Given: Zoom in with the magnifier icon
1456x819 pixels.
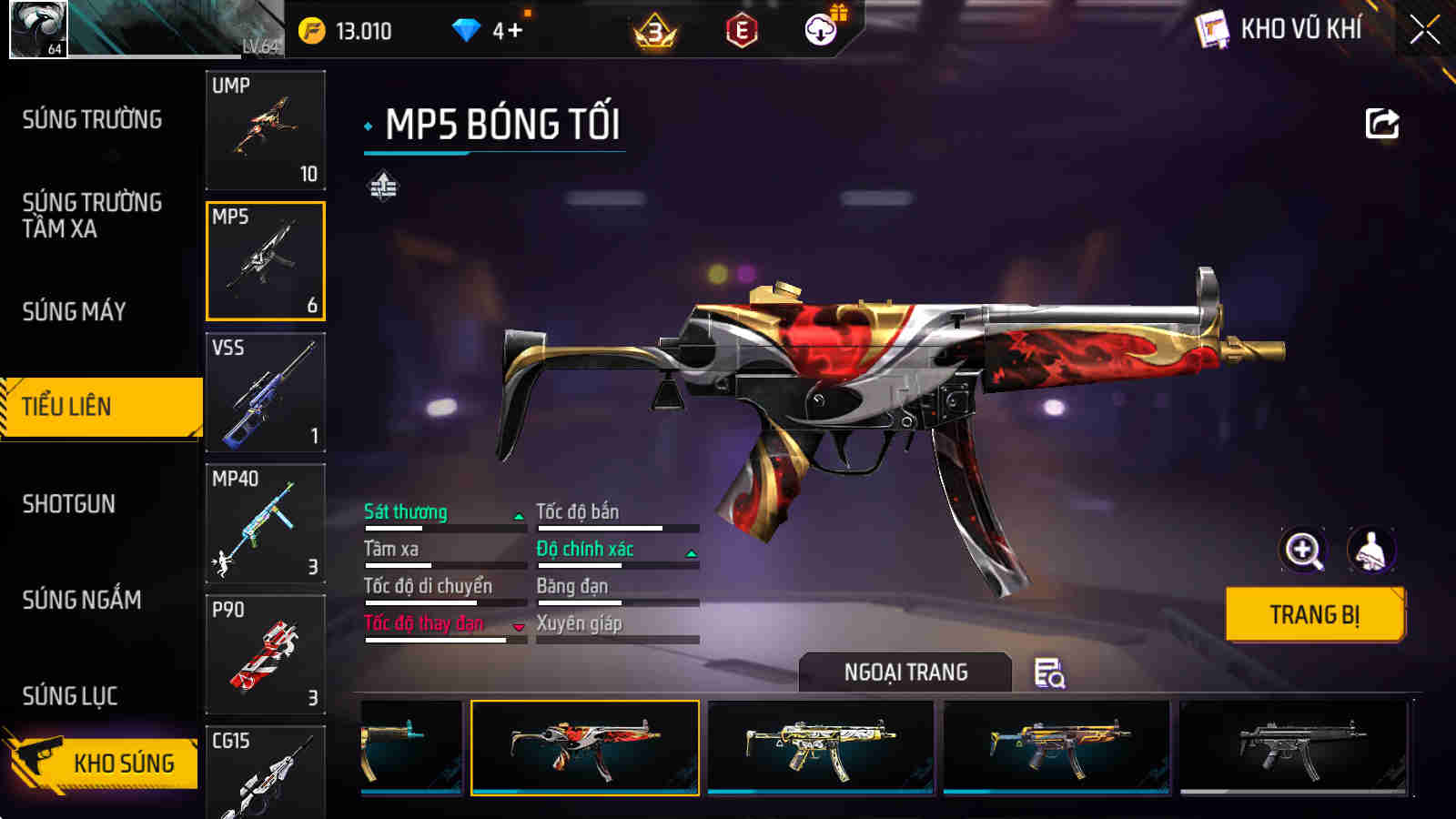Looking at the screenshot, I should (1303, 550).
